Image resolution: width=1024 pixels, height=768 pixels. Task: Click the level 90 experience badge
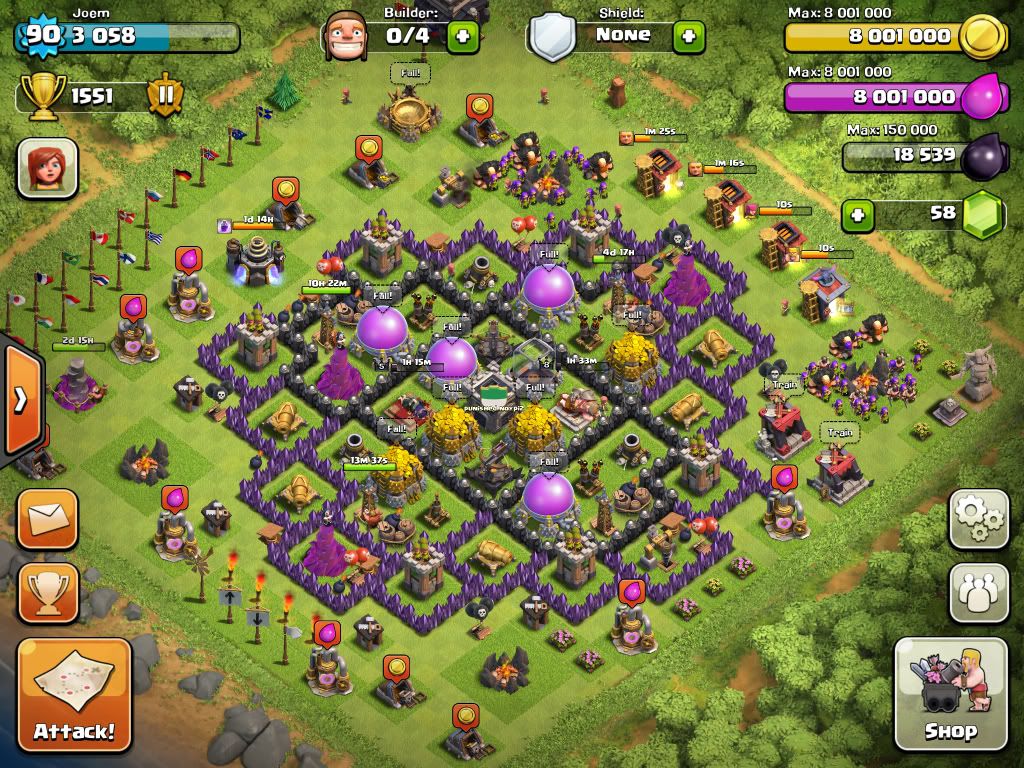coord(40,35)
